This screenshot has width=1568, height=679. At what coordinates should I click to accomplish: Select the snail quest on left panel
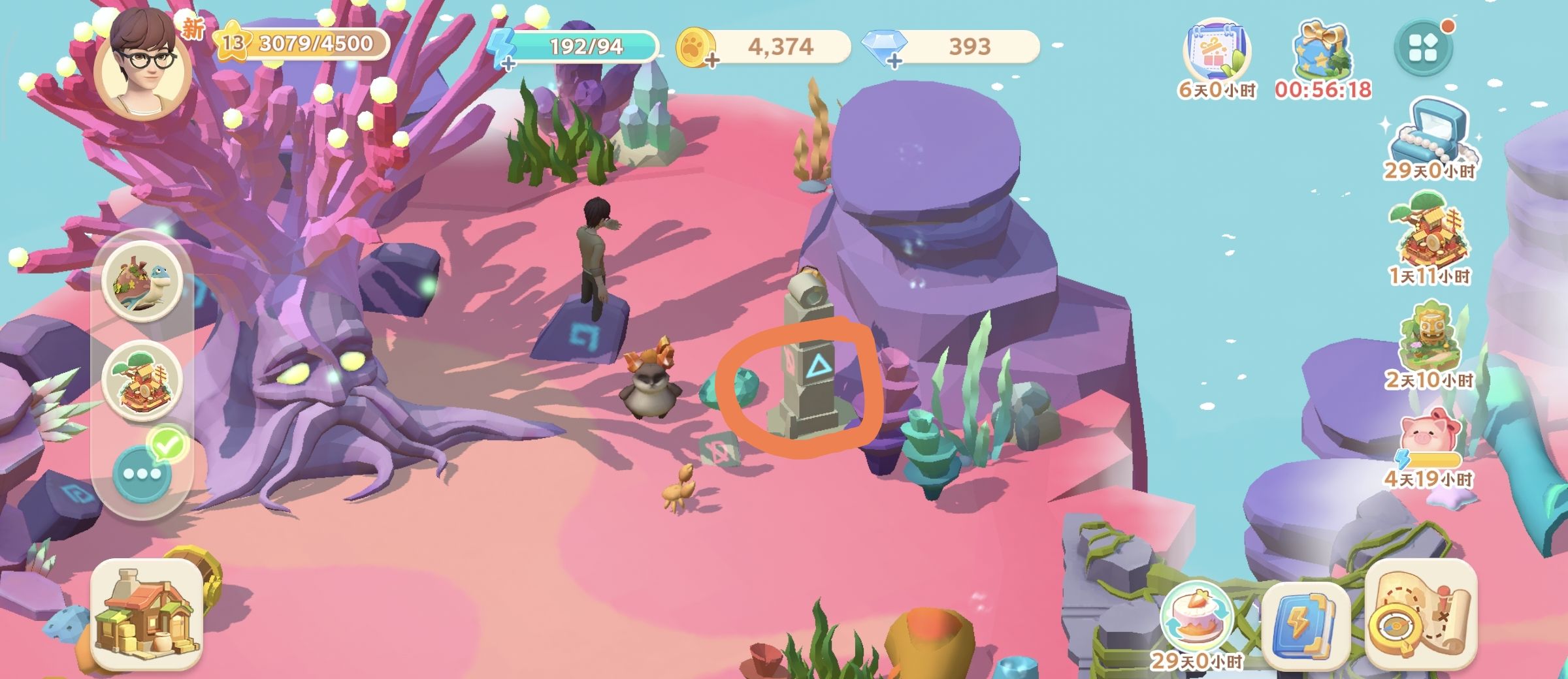(142, 281)
